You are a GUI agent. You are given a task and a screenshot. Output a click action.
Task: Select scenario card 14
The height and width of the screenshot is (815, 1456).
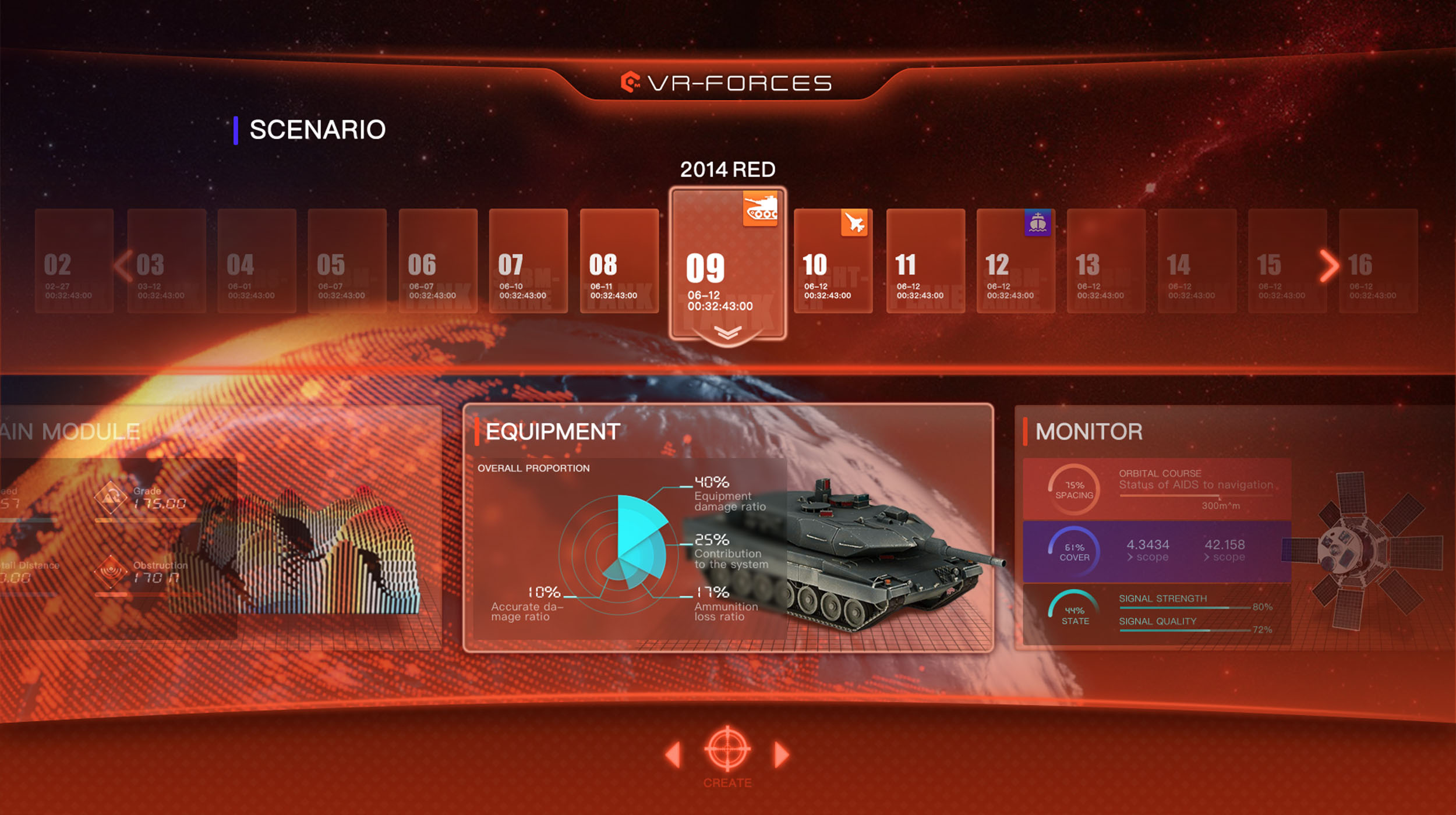coord(1196,261)
